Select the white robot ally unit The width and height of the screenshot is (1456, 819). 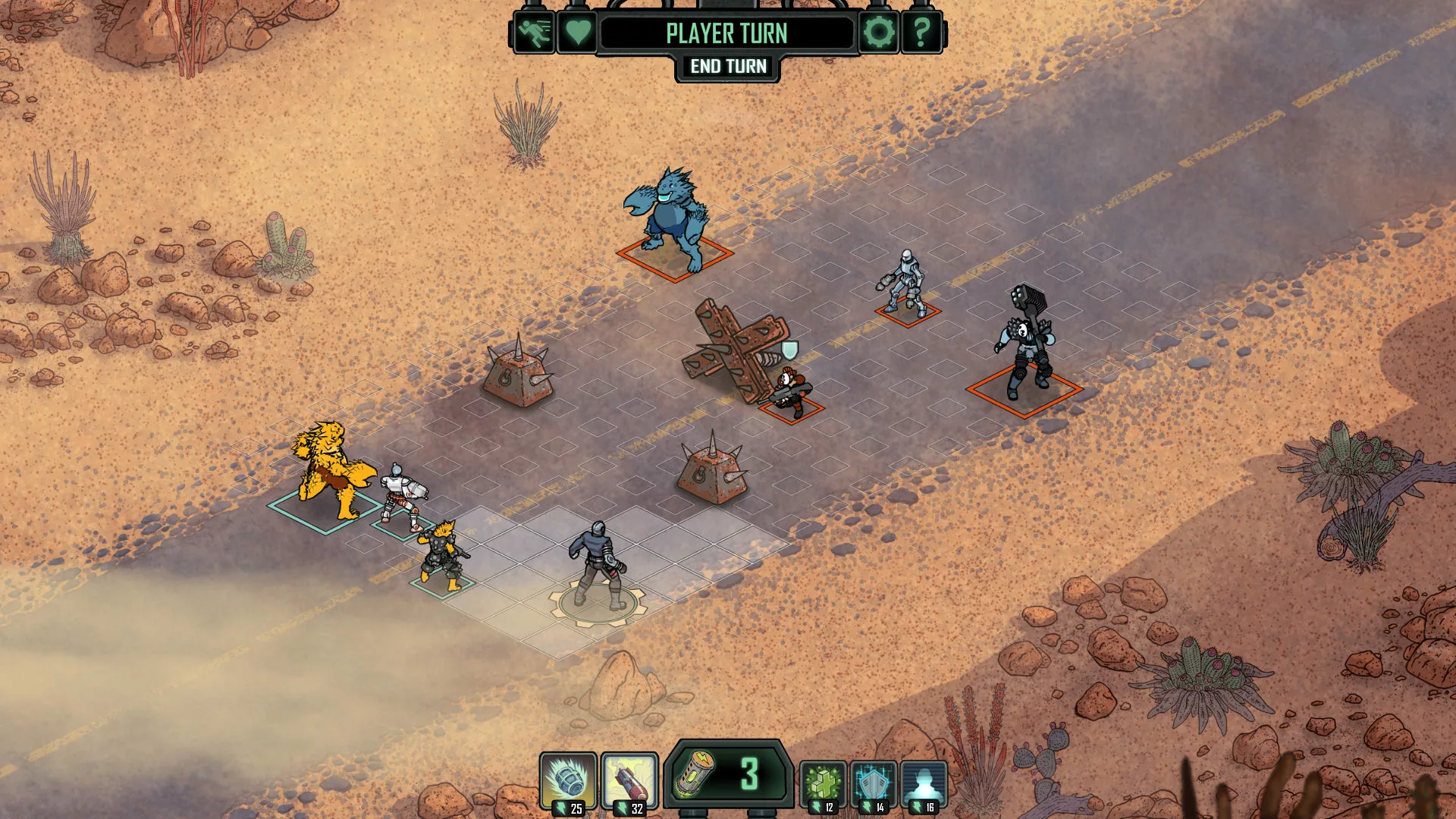tap(401, 497)
